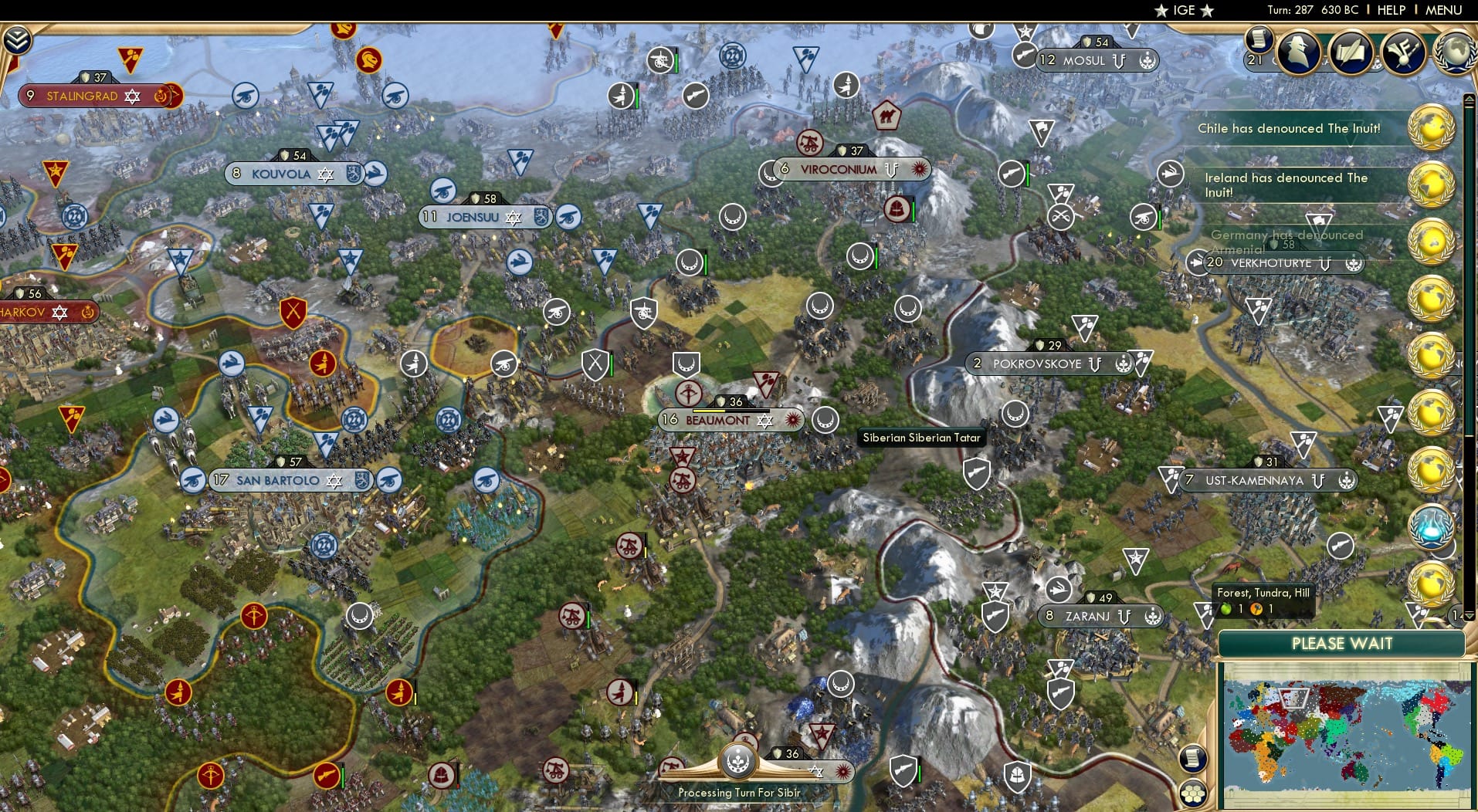Open the notification log scroll above the minimap
1478x812 pixels.
point(1193,759)
